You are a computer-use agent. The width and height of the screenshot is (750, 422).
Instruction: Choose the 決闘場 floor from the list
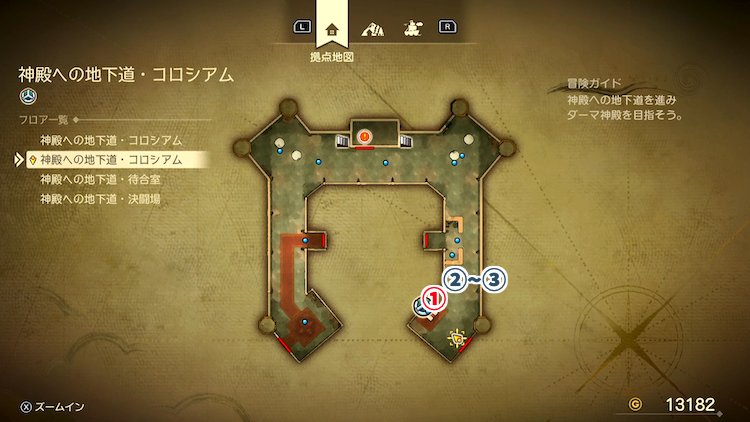[x=100, y=199]
